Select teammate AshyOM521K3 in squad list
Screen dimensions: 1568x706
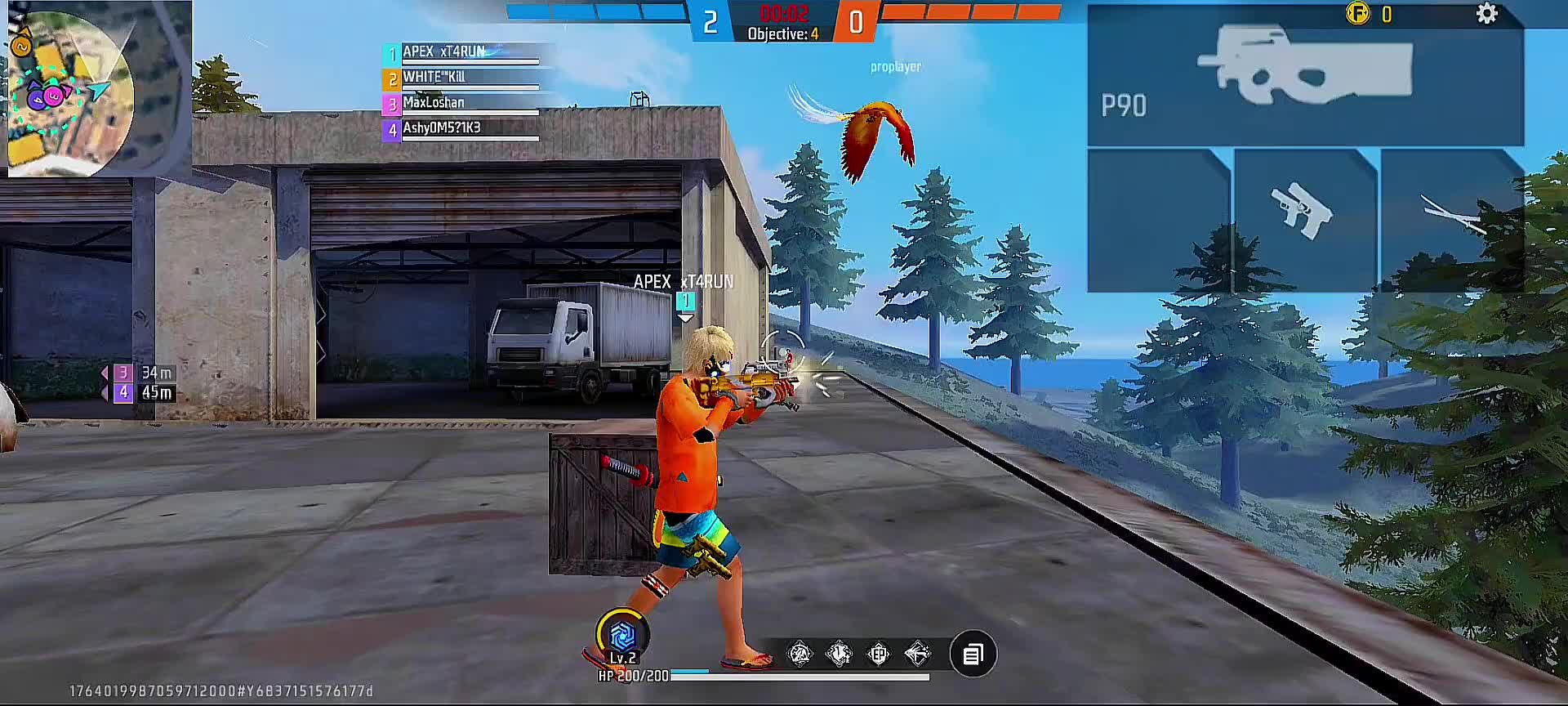tap(461, 129)
